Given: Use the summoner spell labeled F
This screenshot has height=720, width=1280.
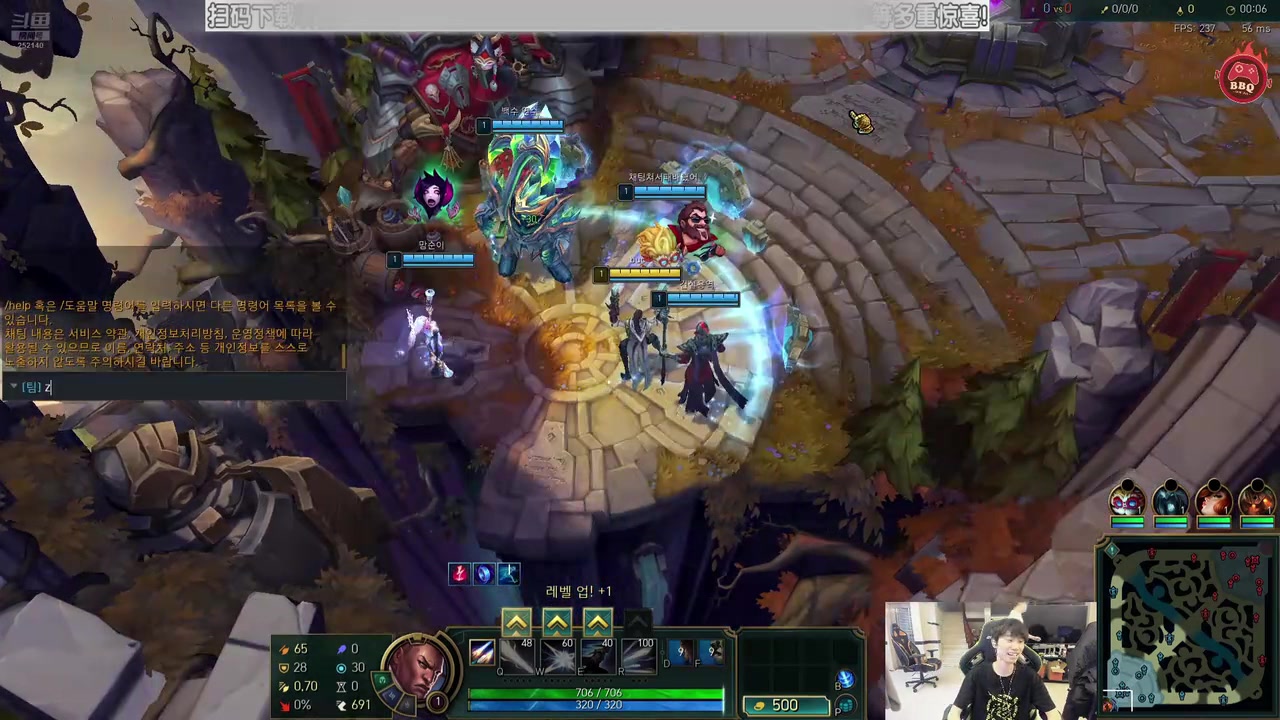Looking at the screenshot, I should point(711,653).
